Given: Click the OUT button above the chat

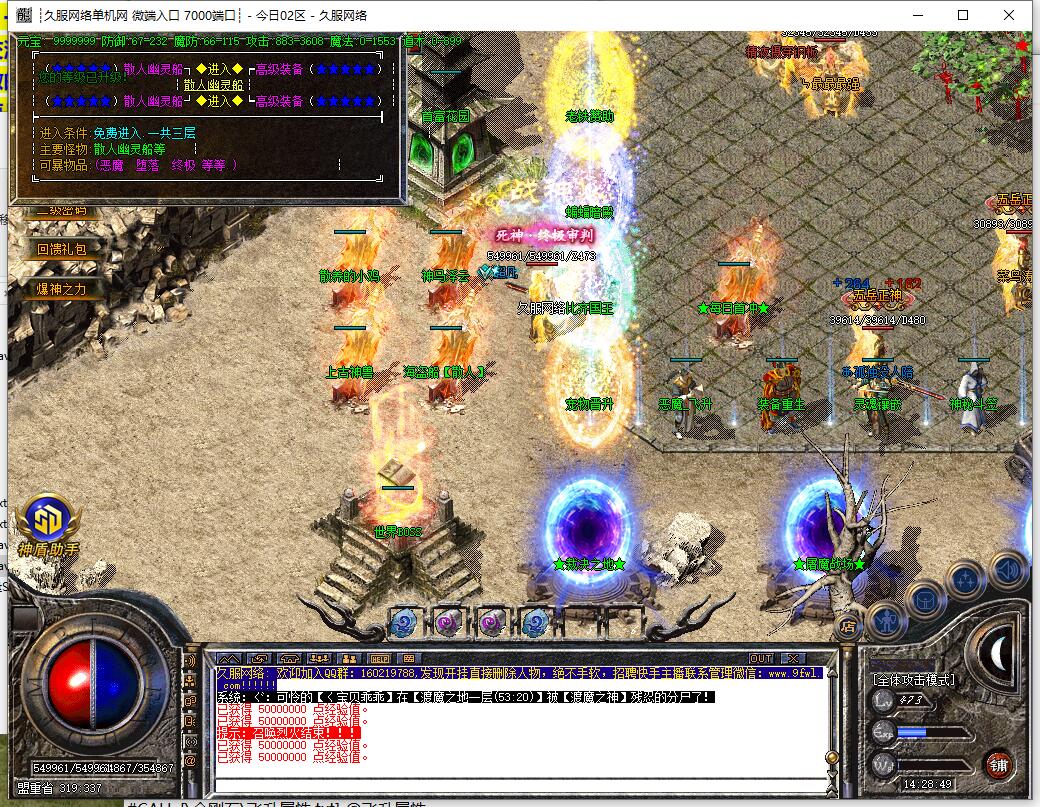Looking at the screenshot, I should click(761, 658).
